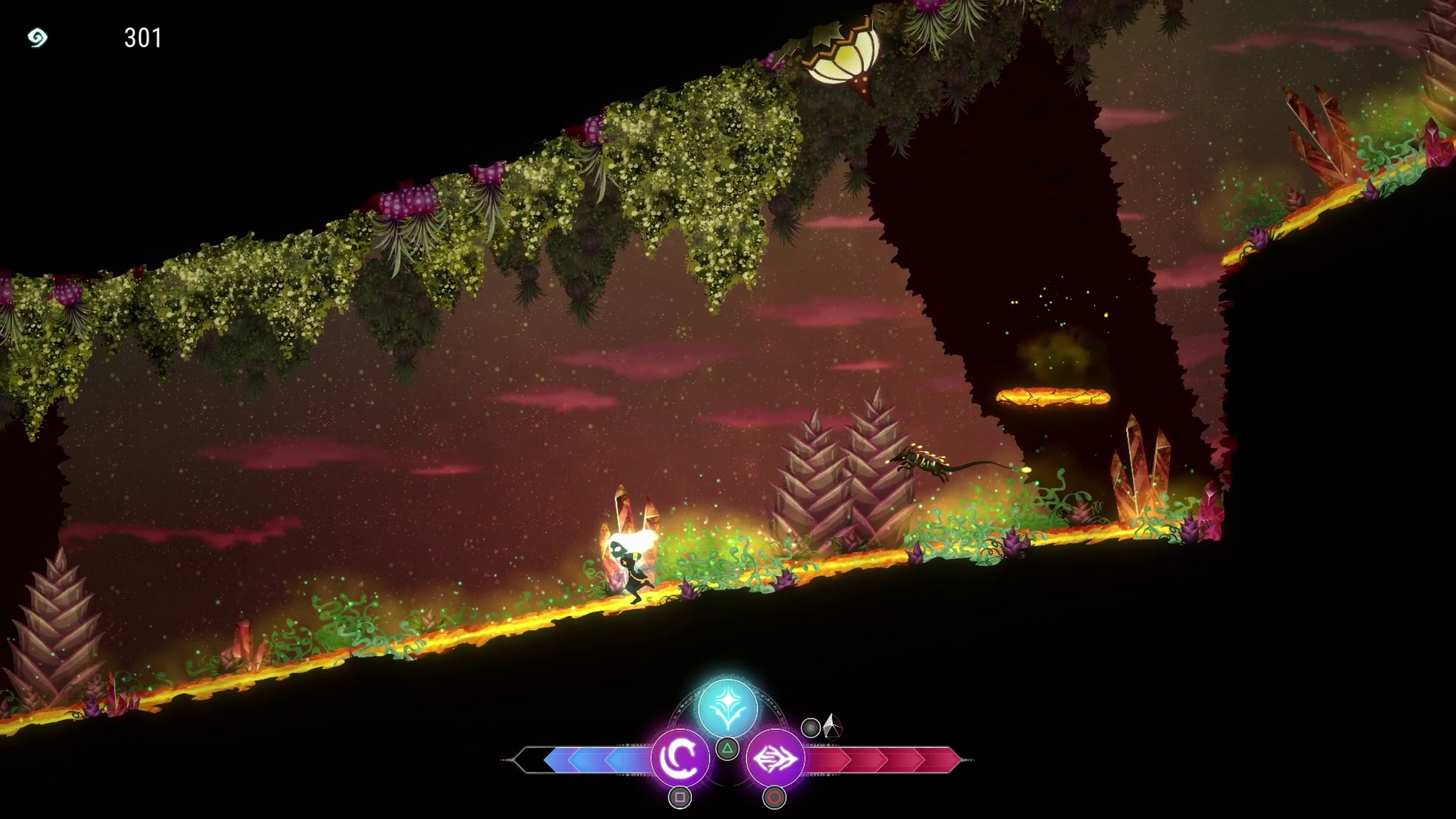Click the R stick button prompt
This screenshot has height=819, width=1456.
coord(811,728)
